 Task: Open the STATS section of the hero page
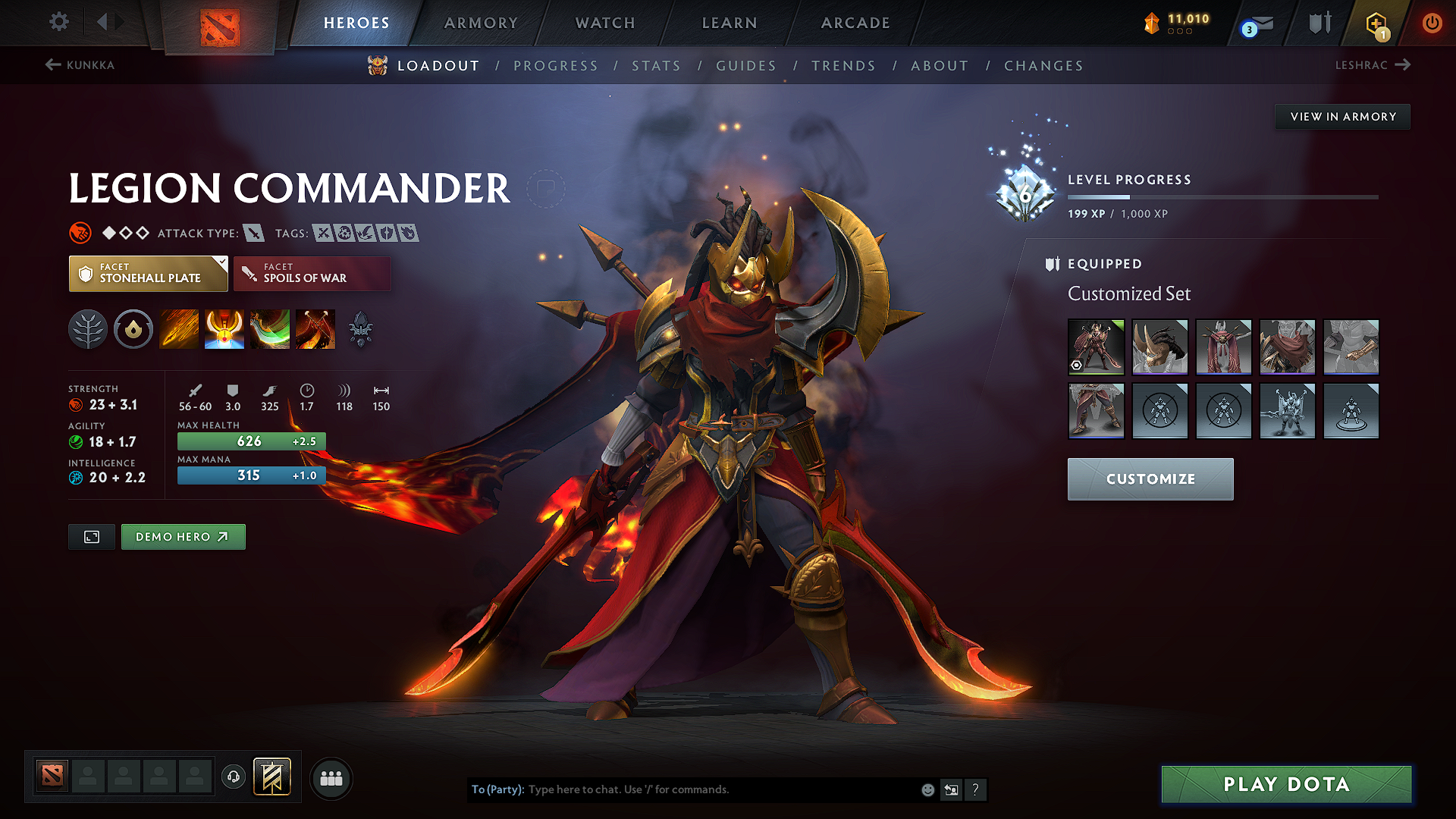[657, 66]
